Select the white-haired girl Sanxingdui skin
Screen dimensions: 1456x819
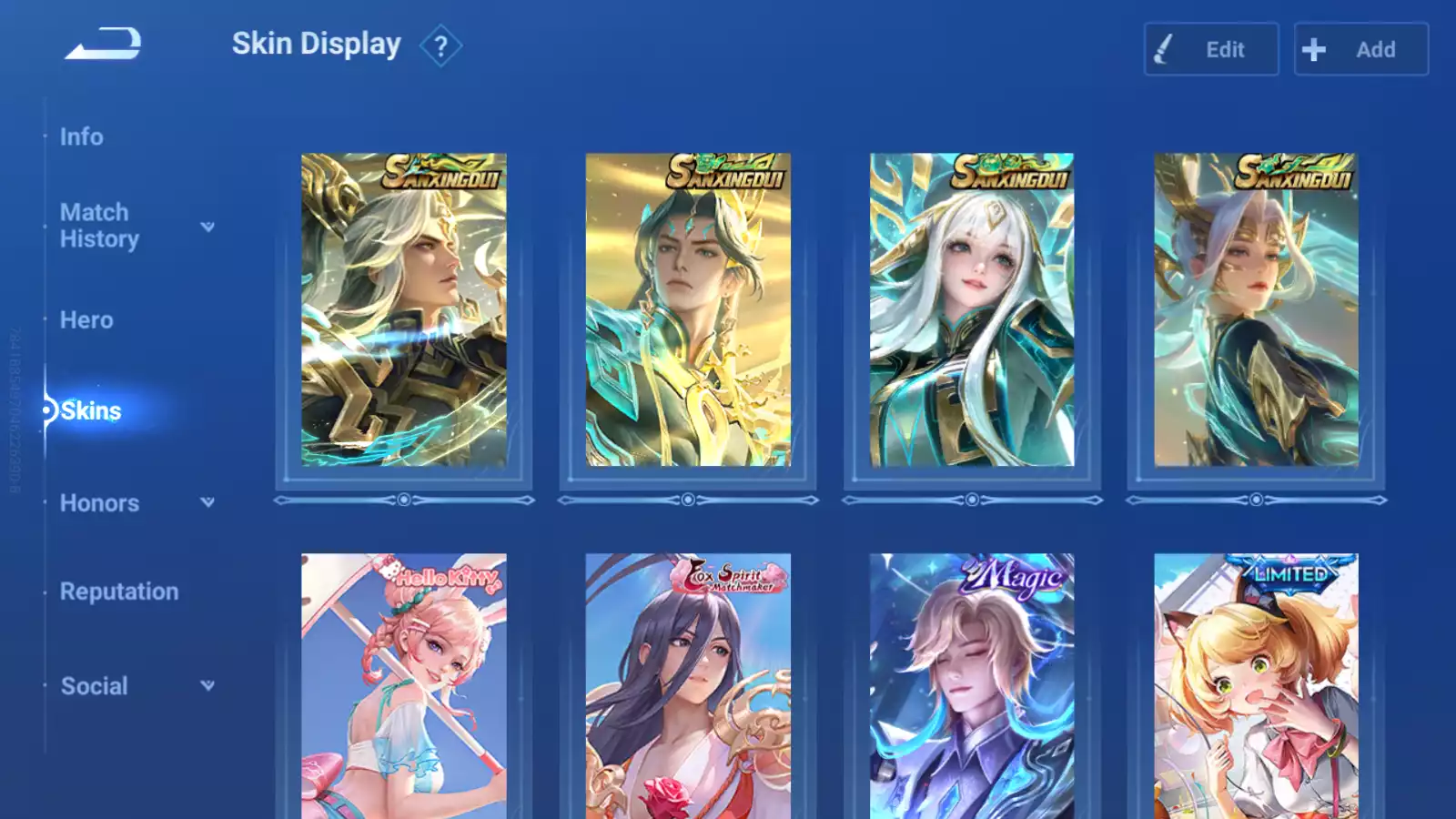[972, 309]
